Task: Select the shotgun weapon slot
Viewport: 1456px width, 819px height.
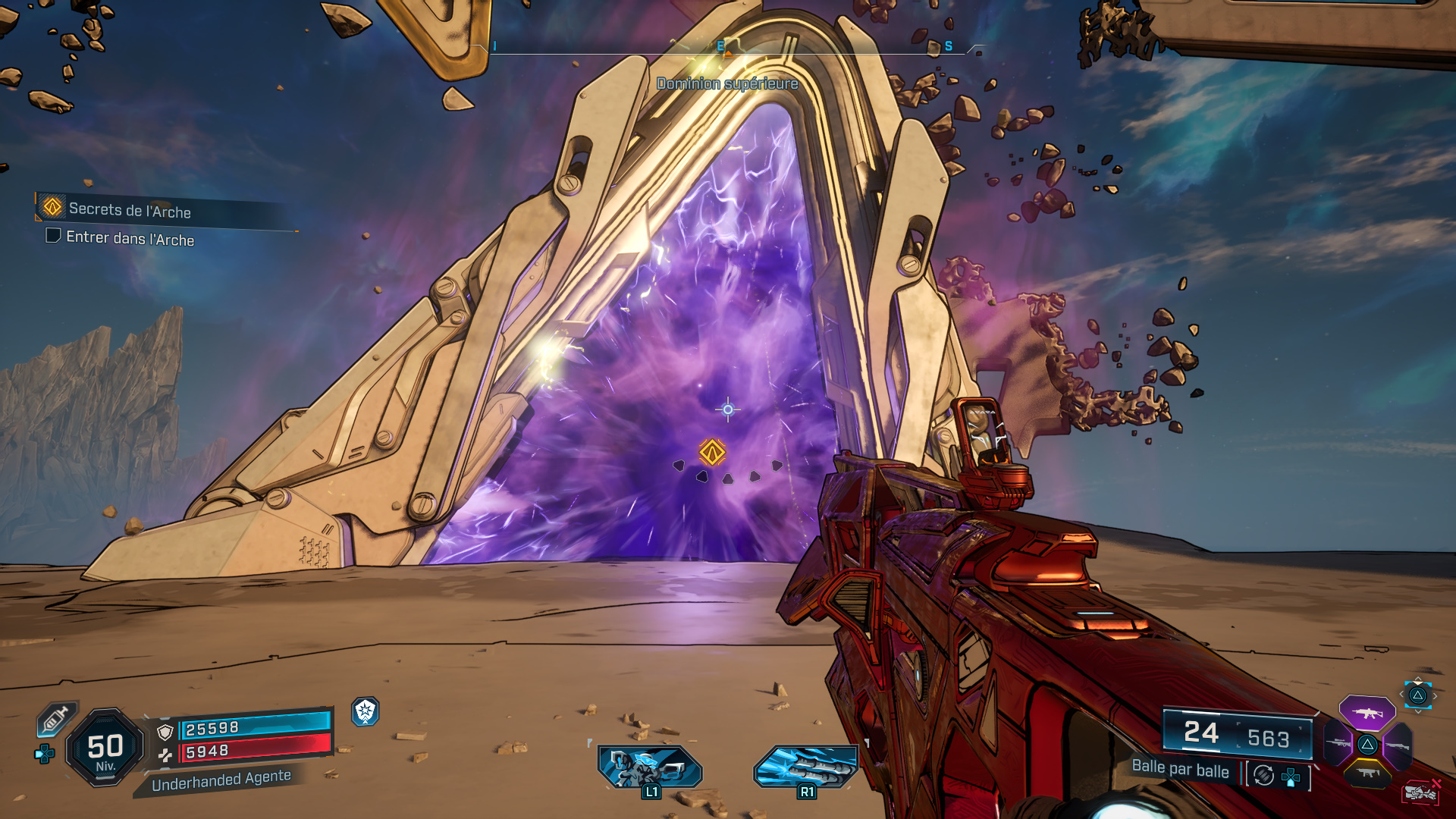Action: pos(1398,745)
